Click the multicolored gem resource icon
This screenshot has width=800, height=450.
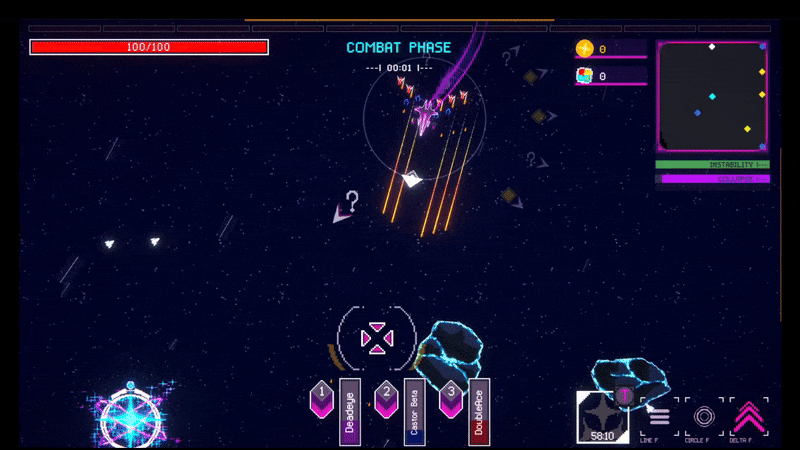coord(585,75)
